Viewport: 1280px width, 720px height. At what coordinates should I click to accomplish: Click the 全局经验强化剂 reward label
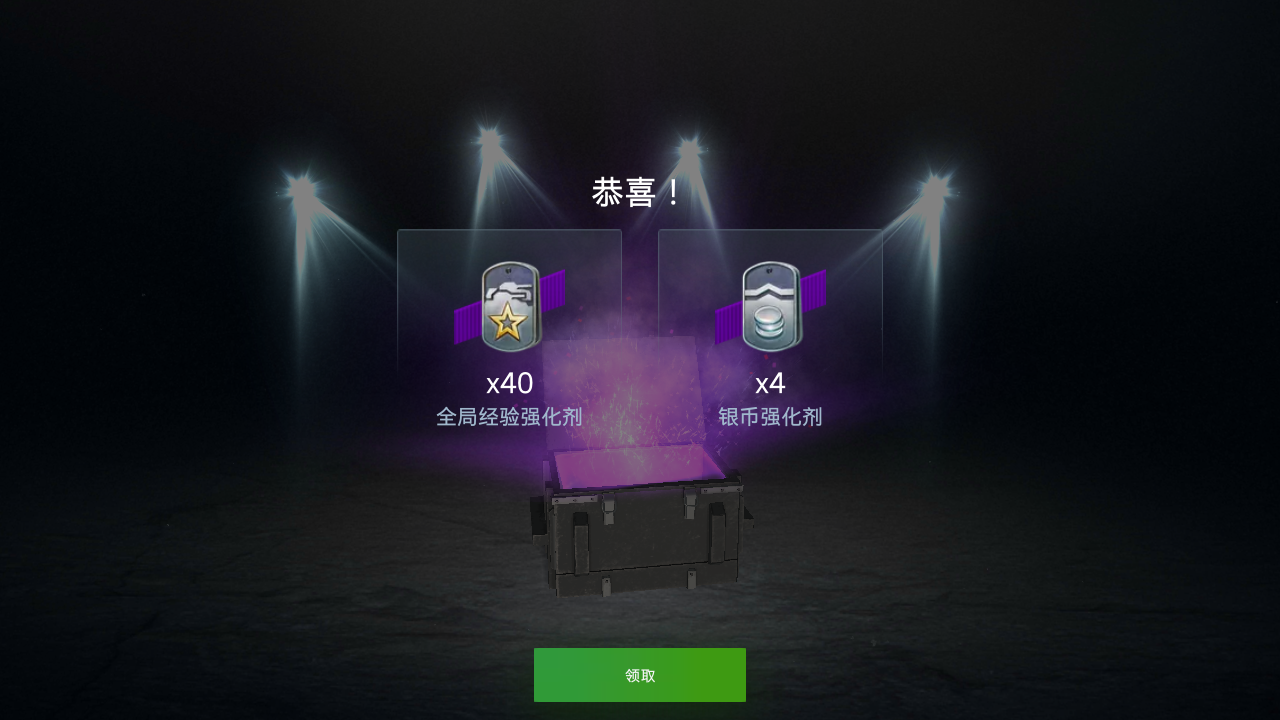tap(509, 416)
